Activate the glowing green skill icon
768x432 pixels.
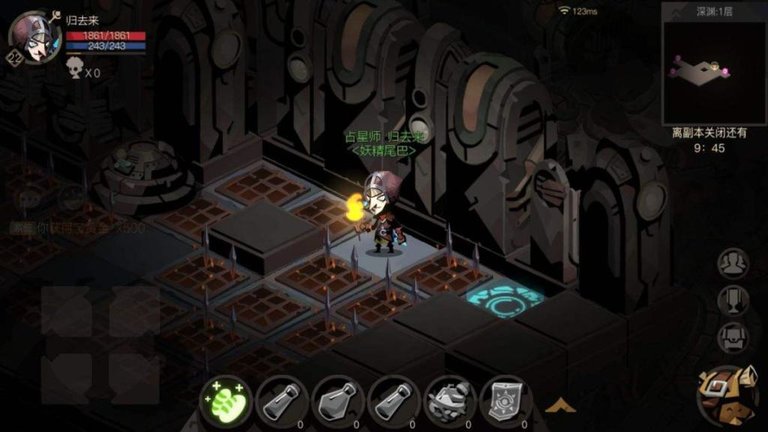pos(222,399)
